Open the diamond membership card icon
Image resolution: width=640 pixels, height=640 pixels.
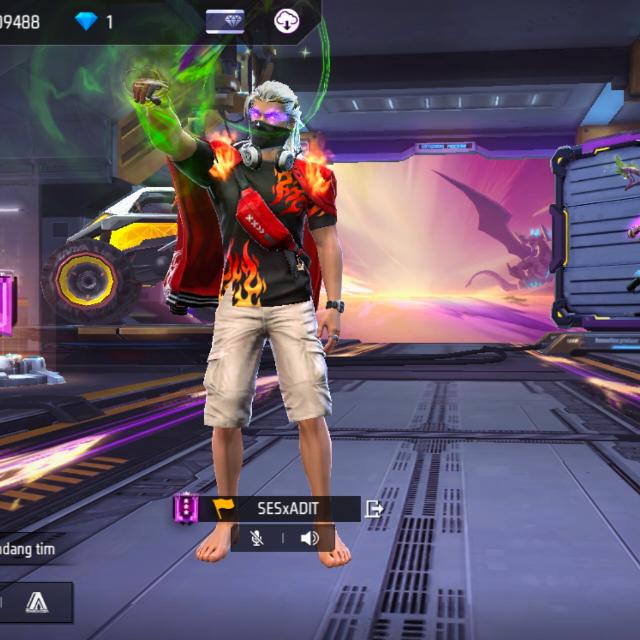pos(225,21)
